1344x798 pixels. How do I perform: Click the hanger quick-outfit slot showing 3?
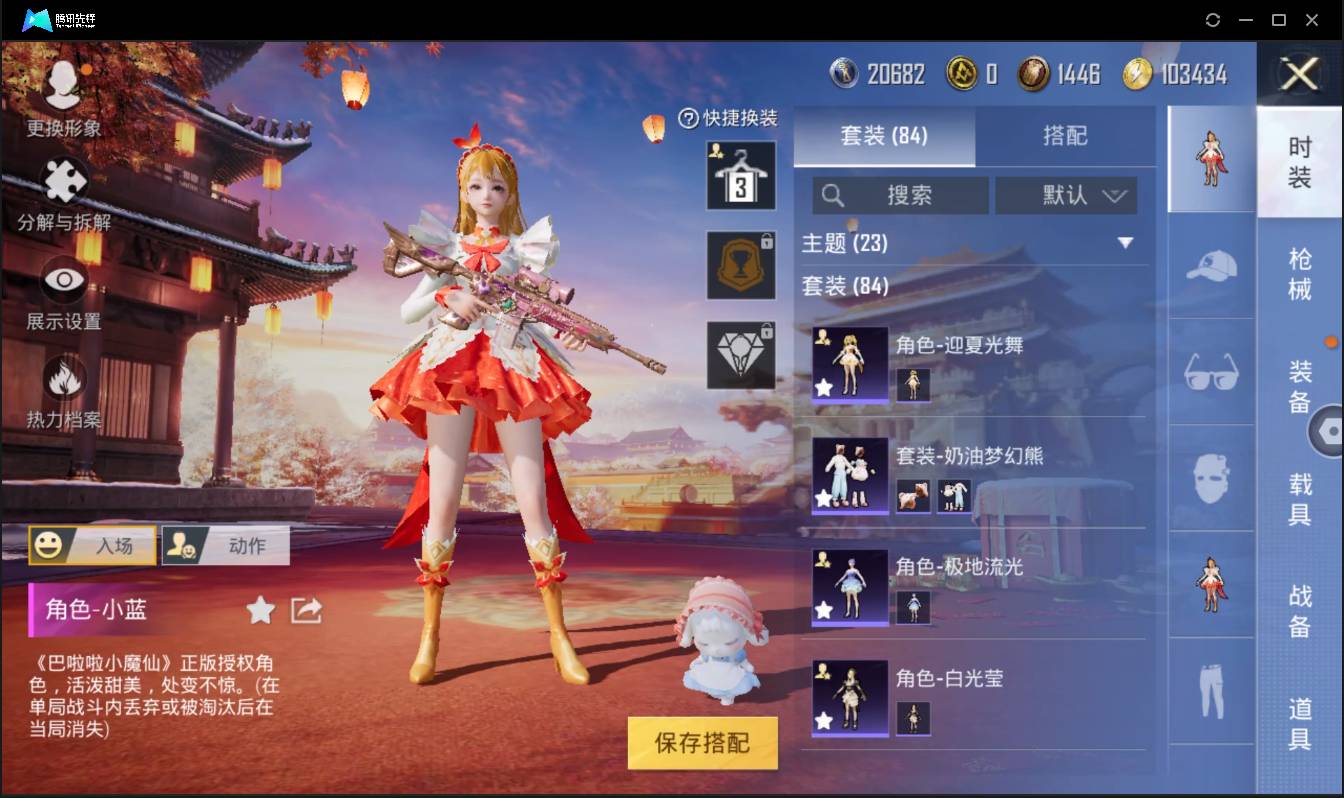(x=740, y=175)
